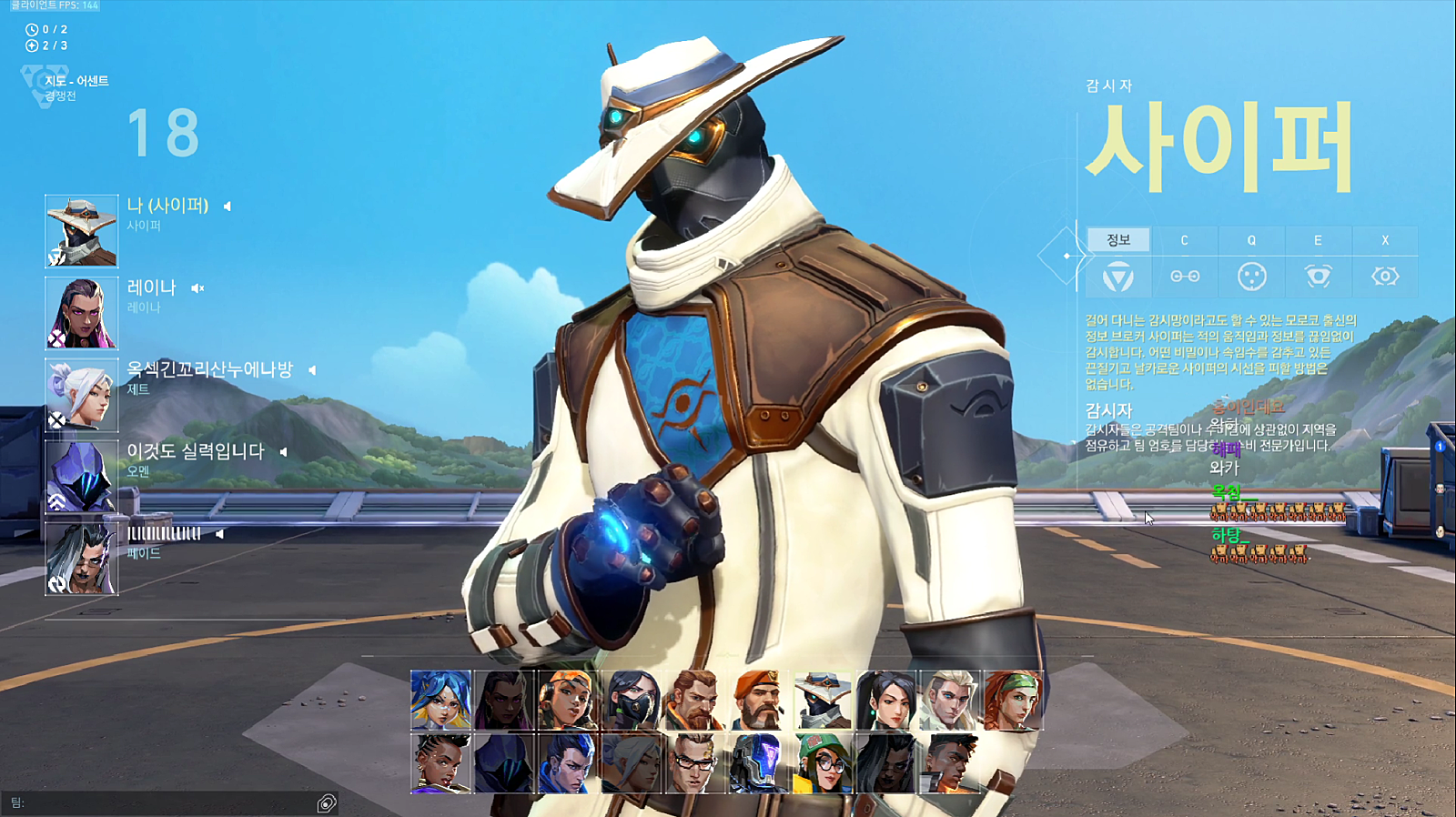
Task: Select Brimstone with the orange beret
Action: click(759, 701)
